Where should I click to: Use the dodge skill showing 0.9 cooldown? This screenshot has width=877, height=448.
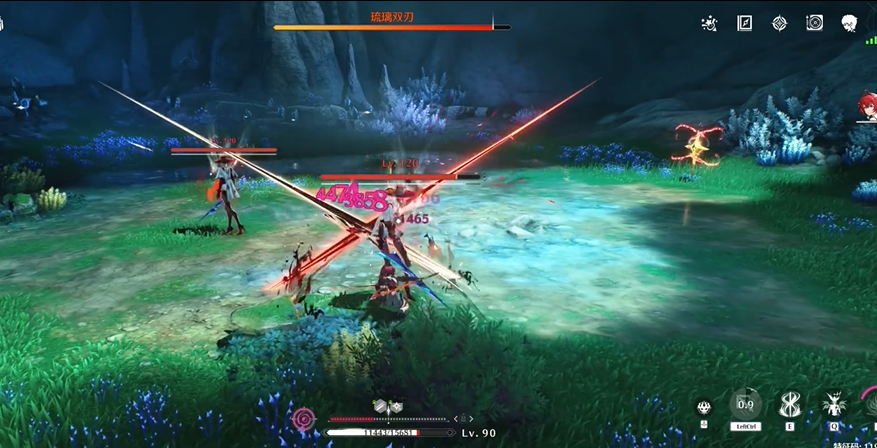[x=746, y=404]
